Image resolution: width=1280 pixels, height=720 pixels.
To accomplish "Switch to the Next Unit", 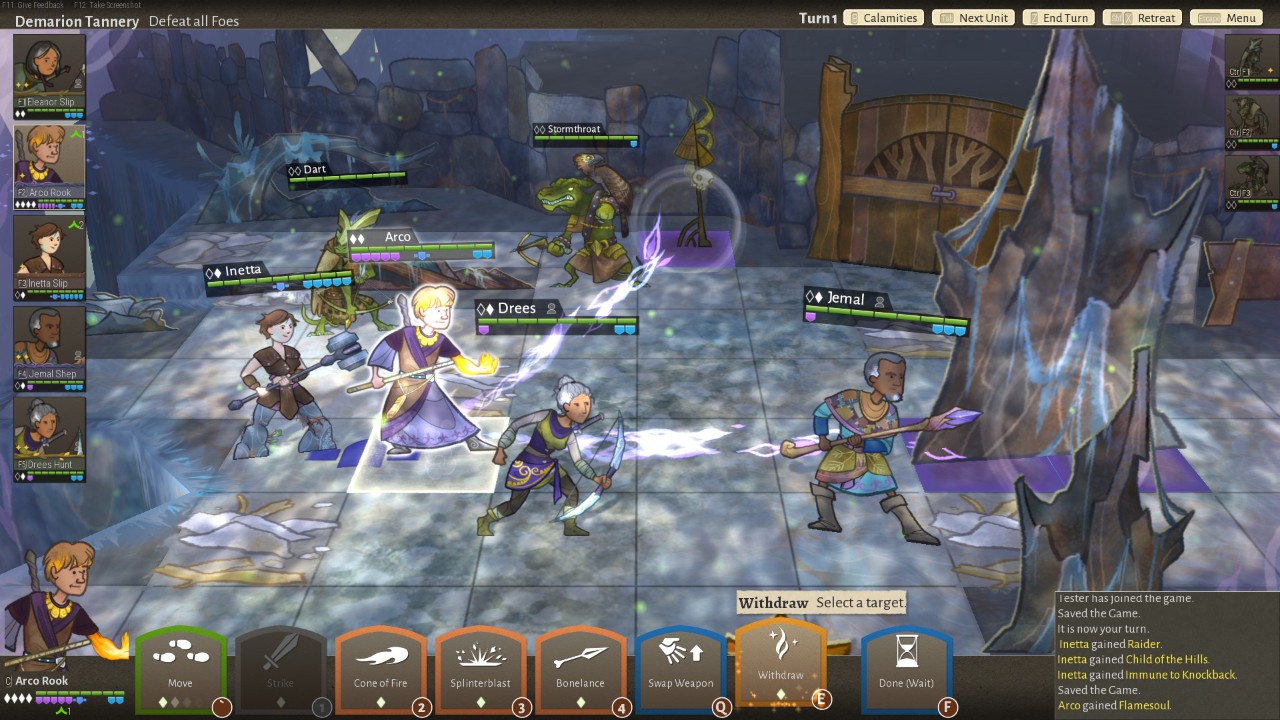I will coord(973,18).
